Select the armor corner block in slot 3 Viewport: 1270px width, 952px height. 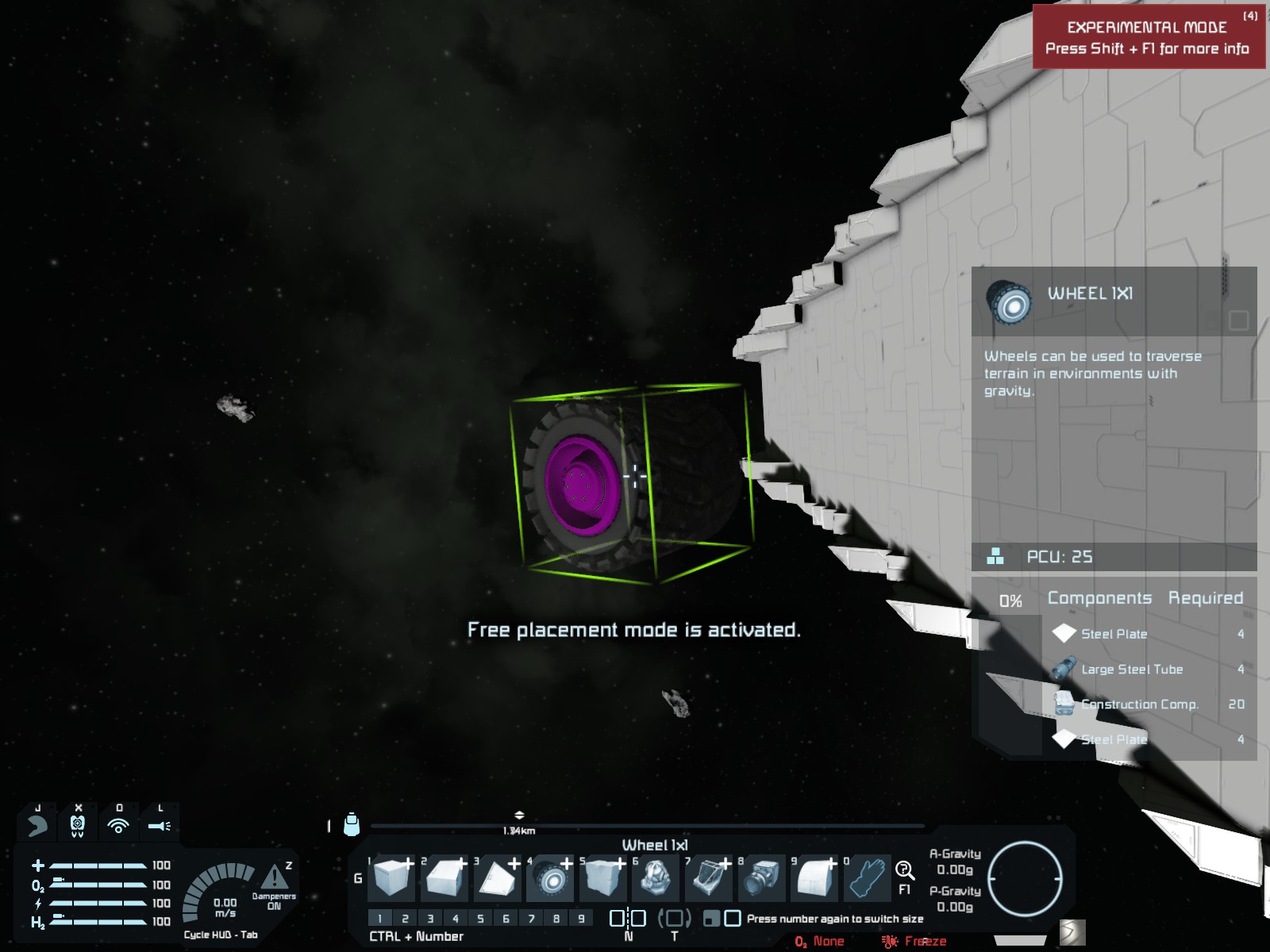(x=497, y=878)
